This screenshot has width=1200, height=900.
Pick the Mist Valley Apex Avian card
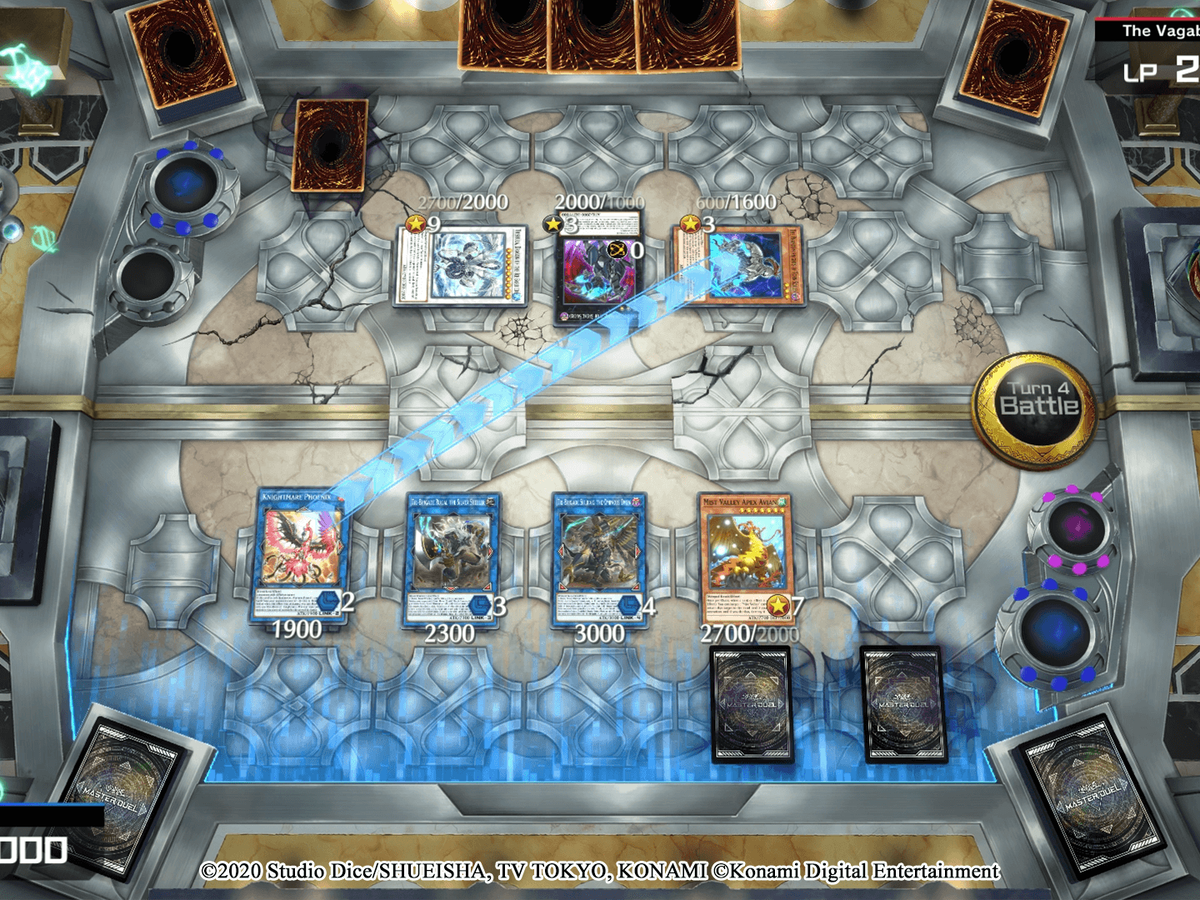[746, 555]
